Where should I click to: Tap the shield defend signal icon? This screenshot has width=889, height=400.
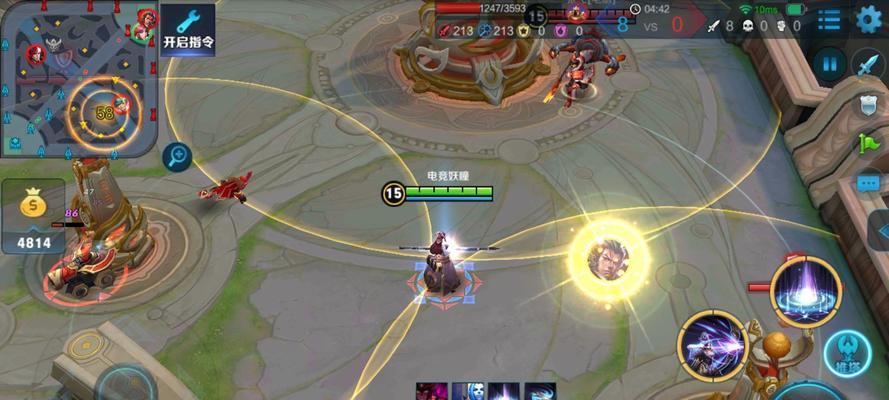(867, 104)
